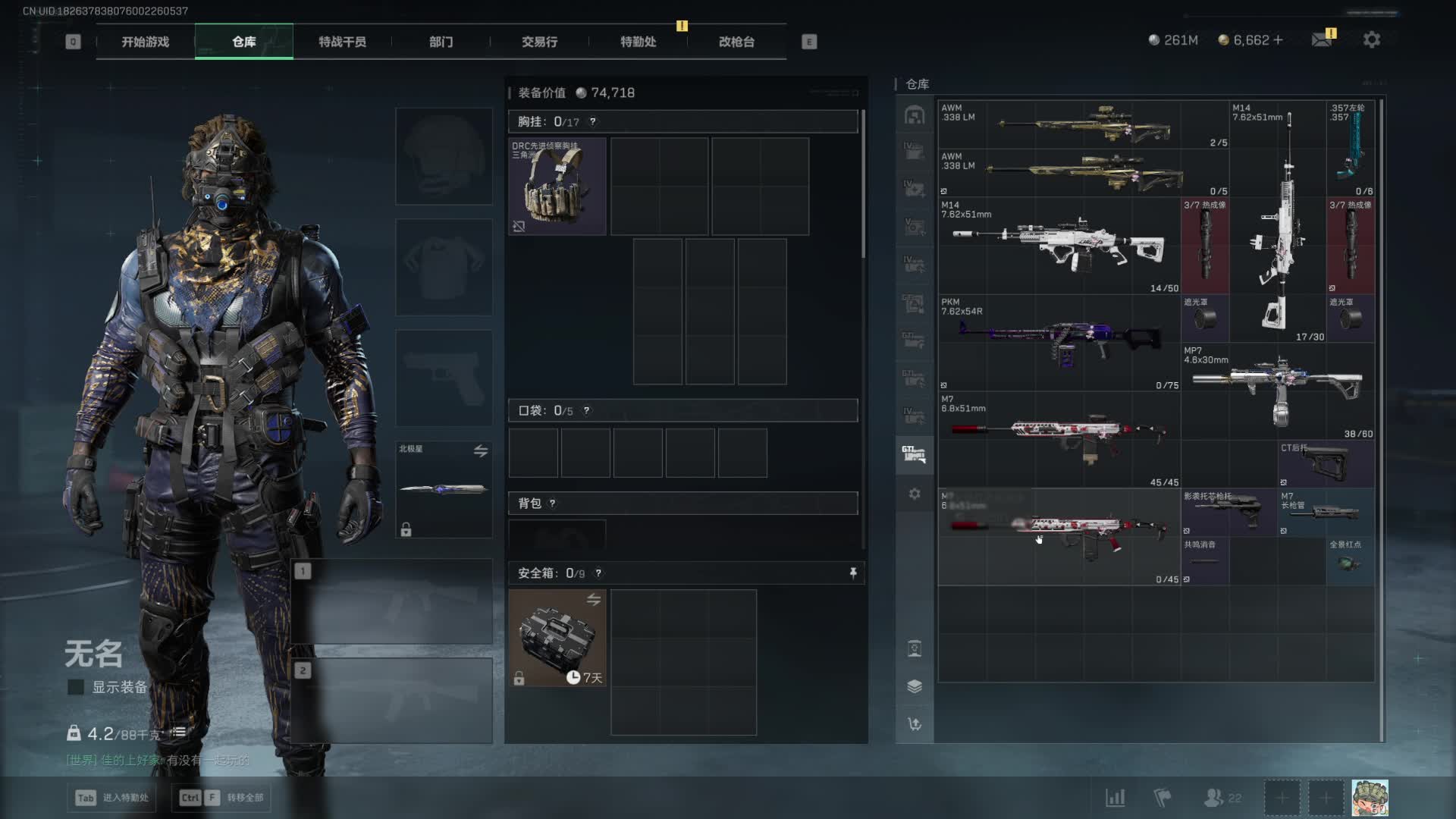Screen dimensions: 1456x819
Task: Select the 部门 tab
Action: pos(441,42)
